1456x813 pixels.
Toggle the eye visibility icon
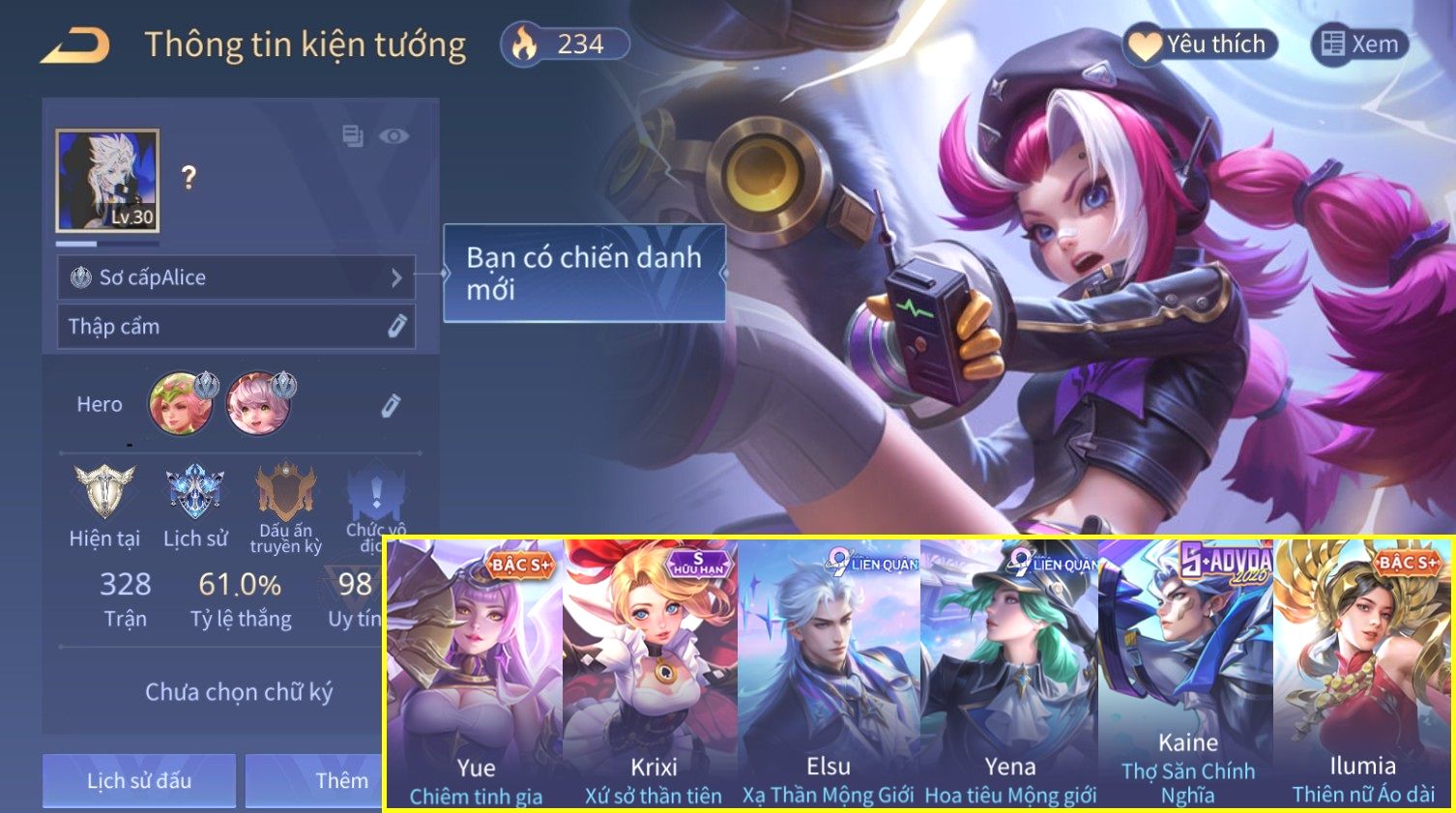tap(393, 136)
